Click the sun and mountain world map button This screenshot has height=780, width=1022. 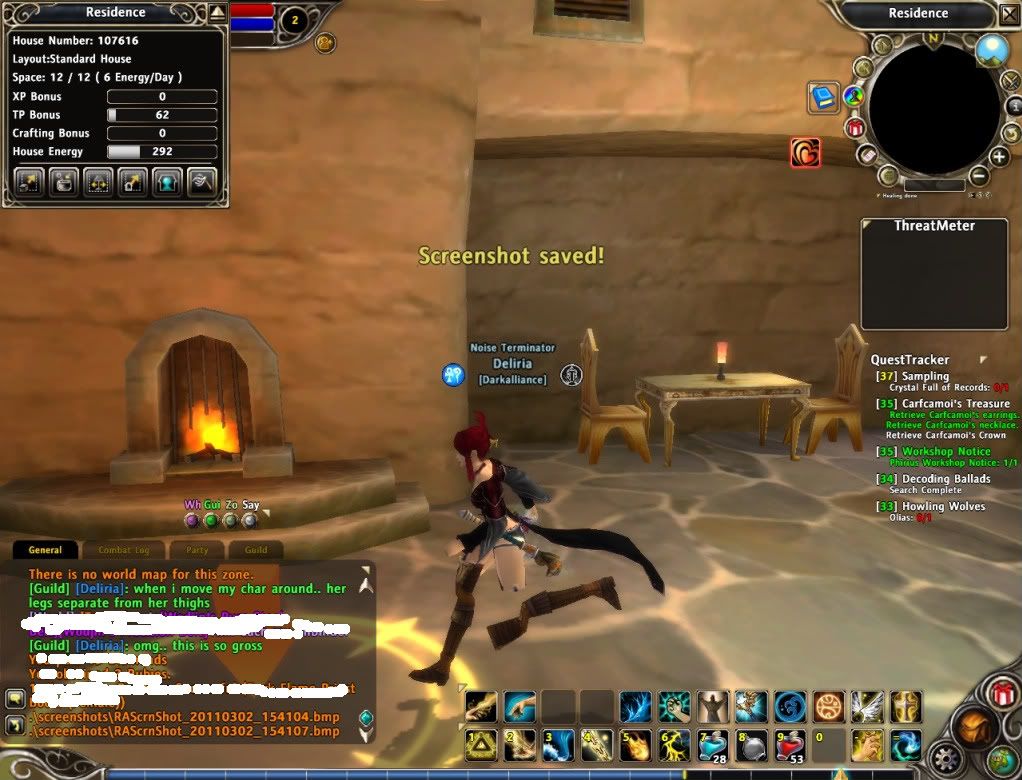pyautogui.click(x=992, y=50)
